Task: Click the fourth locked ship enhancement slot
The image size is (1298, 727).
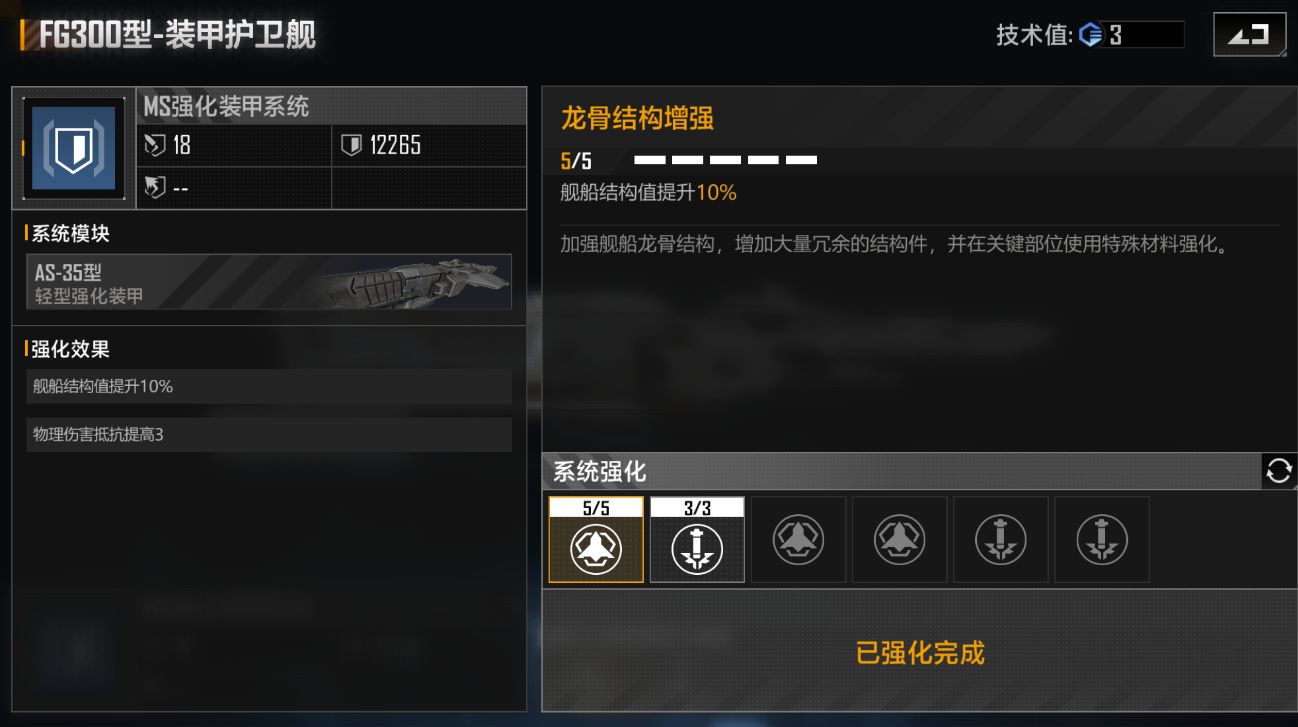Action: pyautogui.click(x=899, y=539)
